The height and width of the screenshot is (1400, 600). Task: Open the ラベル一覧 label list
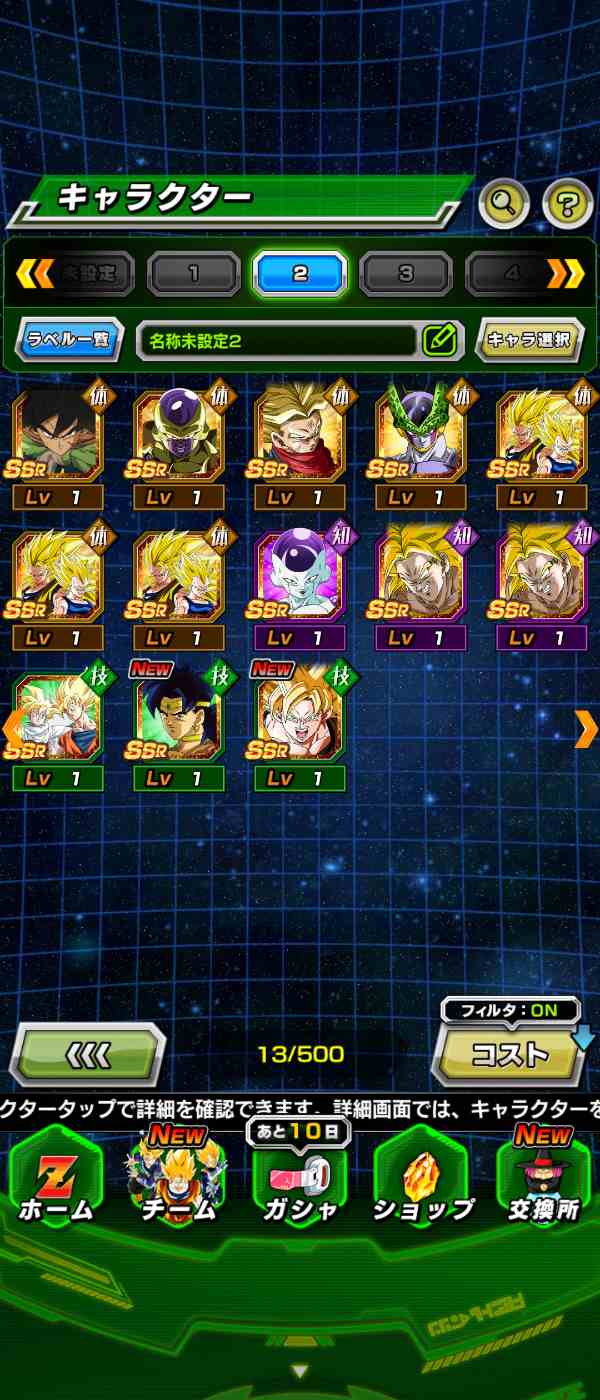69,340
